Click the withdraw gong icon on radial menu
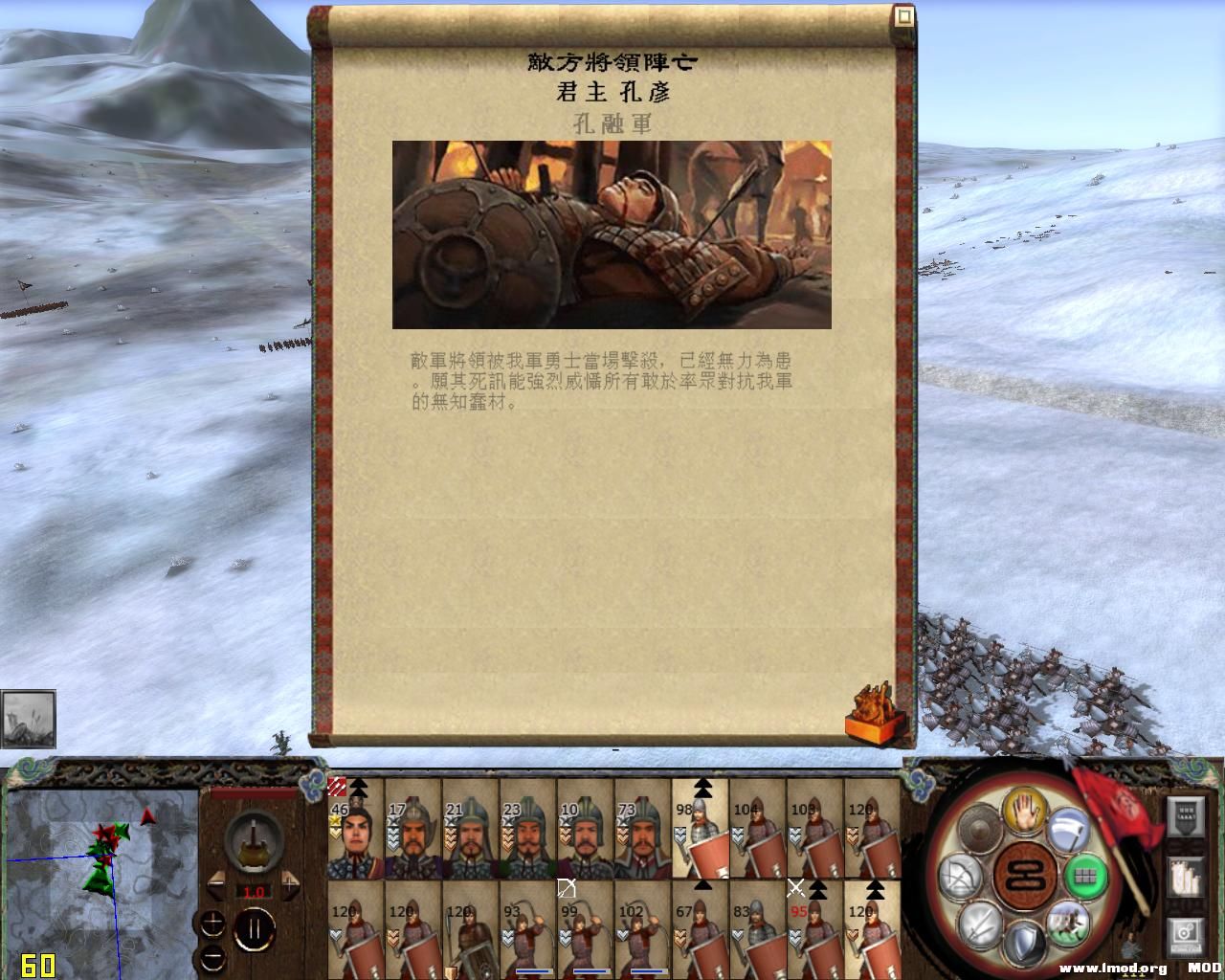1225x980 pixels. pos(980,827)
